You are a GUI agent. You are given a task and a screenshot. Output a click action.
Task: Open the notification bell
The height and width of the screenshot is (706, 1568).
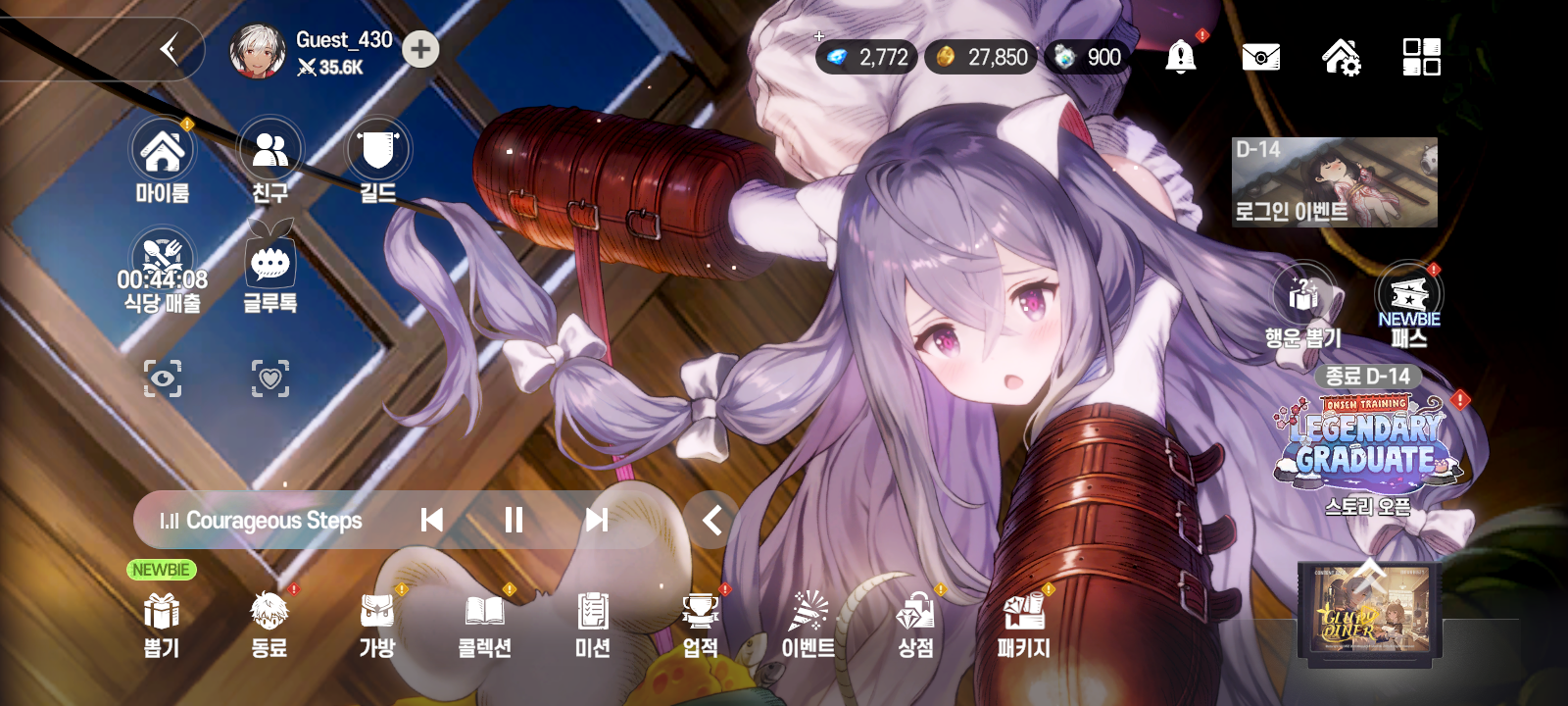pyautogui.click(x=1181, y=57)
